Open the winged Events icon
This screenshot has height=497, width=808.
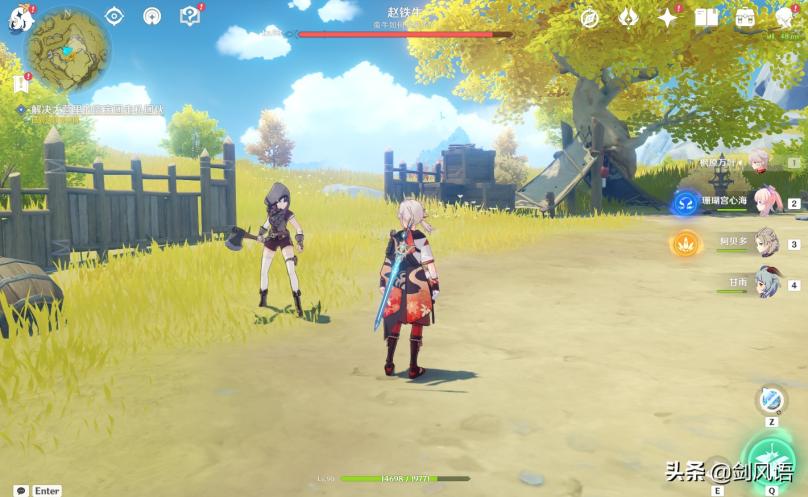coord(629,17)
